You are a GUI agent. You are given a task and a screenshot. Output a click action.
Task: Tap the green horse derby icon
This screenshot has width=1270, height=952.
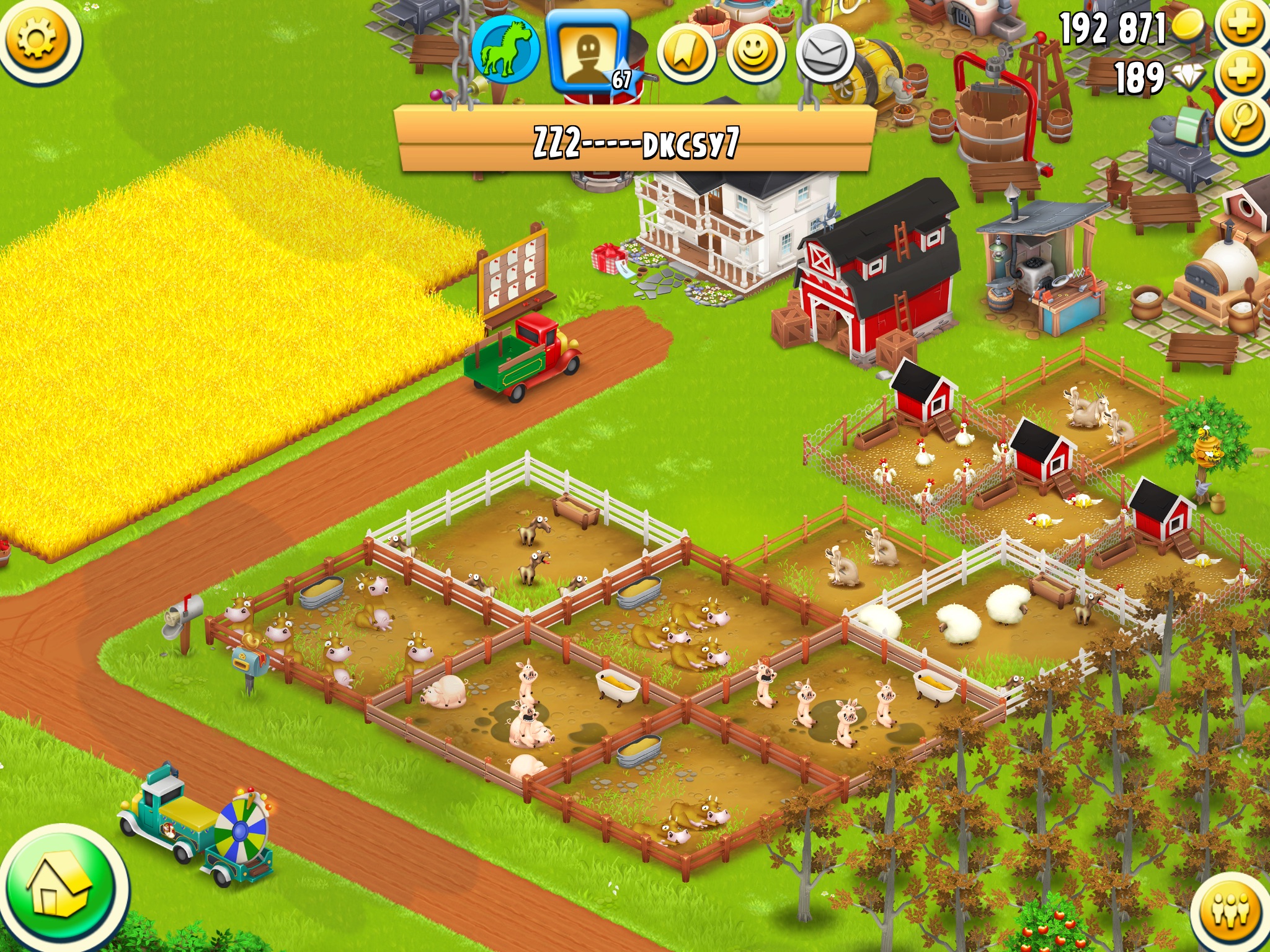(x=505, y=50)
